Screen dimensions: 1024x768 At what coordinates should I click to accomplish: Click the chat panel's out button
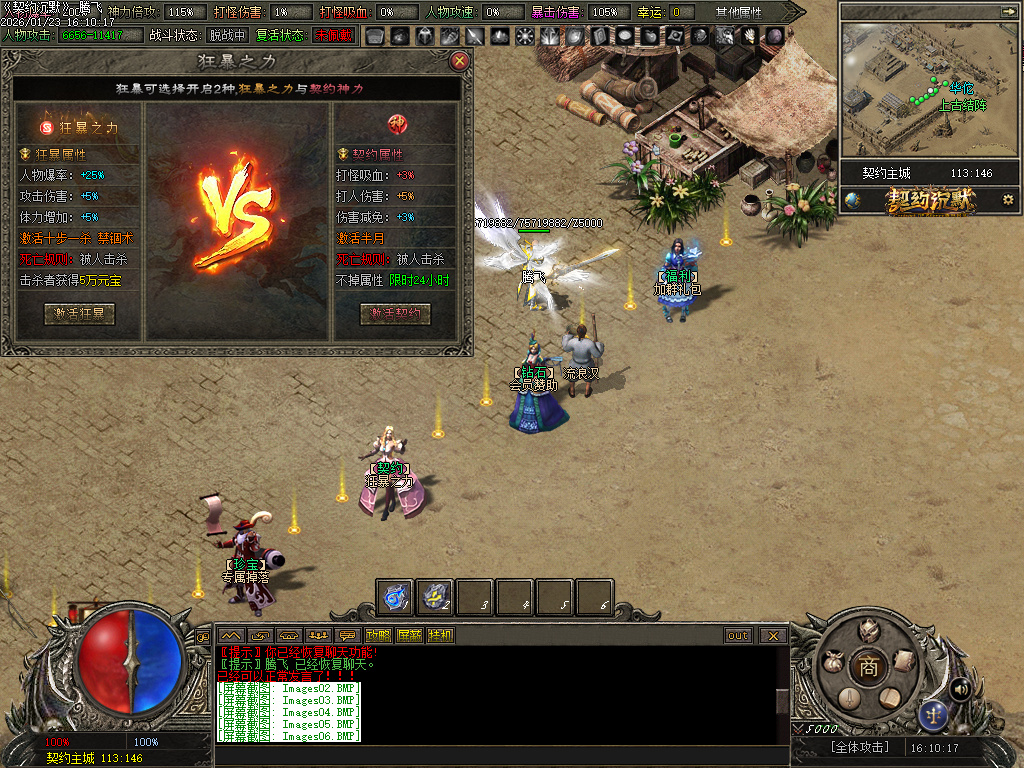coord(738,635)
